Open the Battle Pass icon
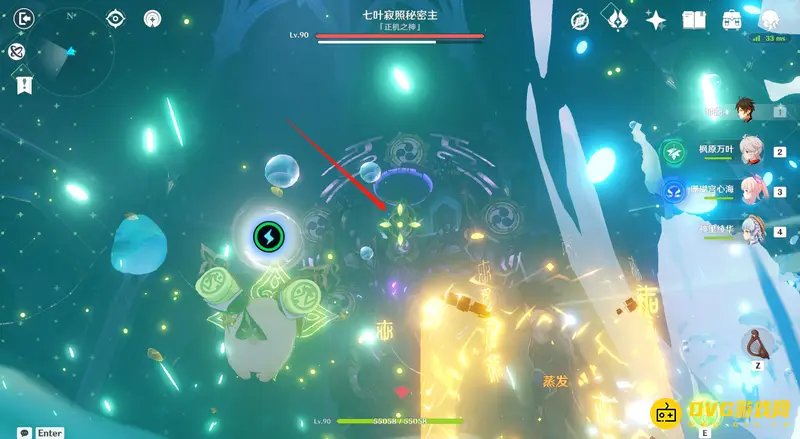Image resolution: width=800 pixels, height=439 pixels. coord(617,19)
